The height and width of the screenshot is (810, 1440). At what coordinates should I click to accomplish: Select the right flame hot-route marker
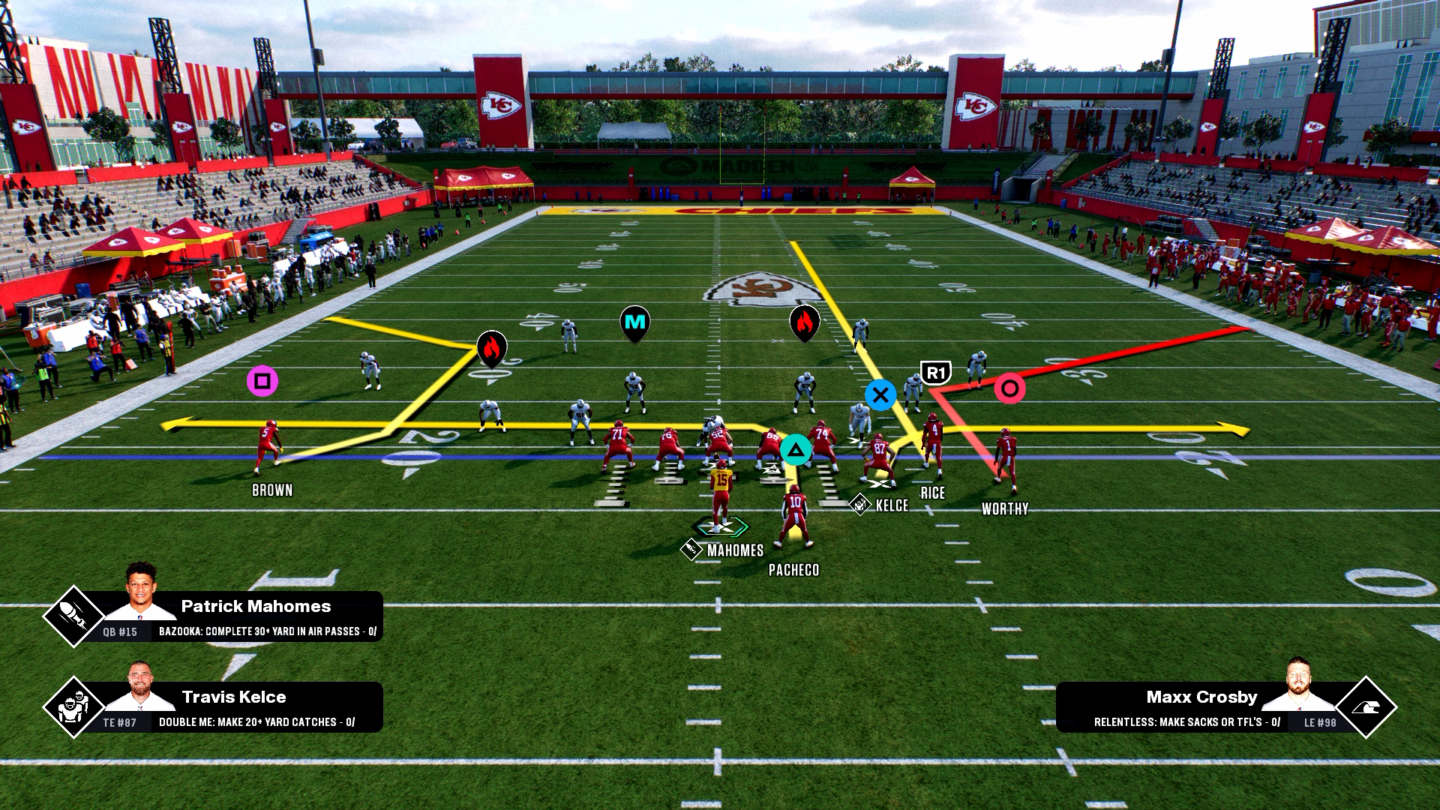[804, 321]
